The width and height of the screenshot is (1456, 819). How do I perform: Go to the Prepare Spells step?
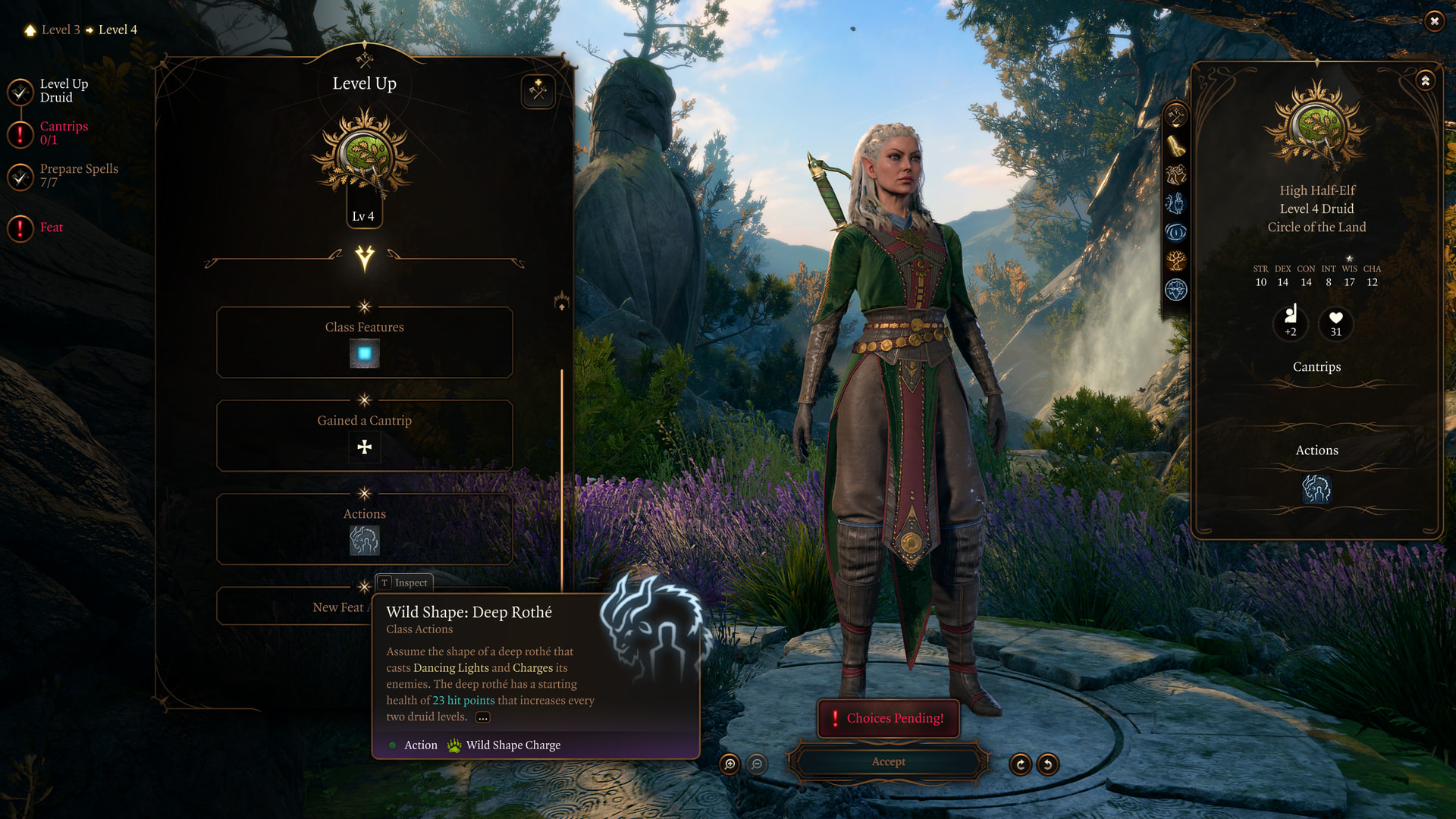pyautogui.click(x=78, y=175)
